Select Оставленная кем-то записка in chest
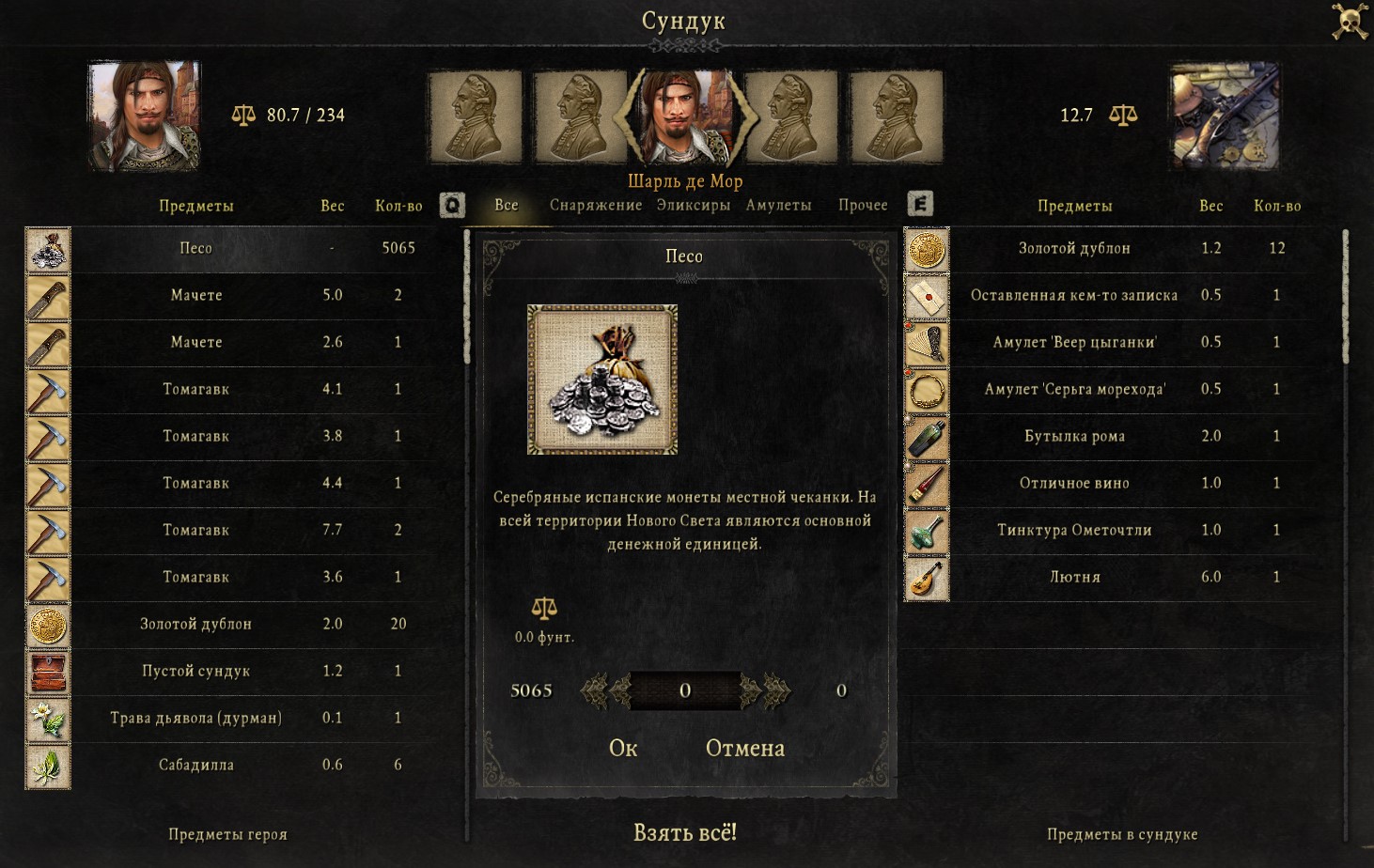Screen dimensions: 1374x868 coord(1074,295)
